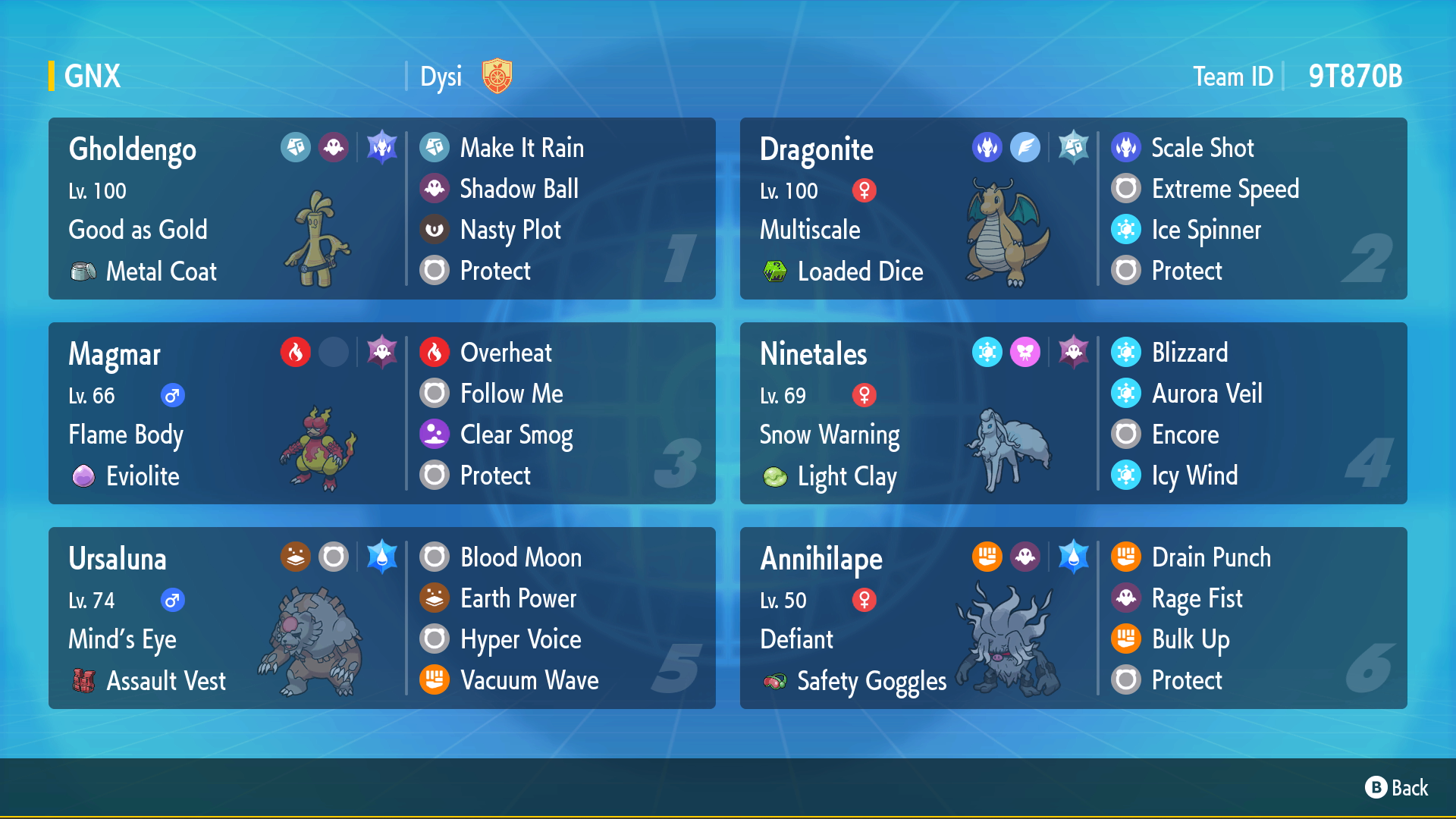The height and width of the screenshot is (819, 1456).
Task: Select the Gholdengo team card
Action: (x=381, y=209)
